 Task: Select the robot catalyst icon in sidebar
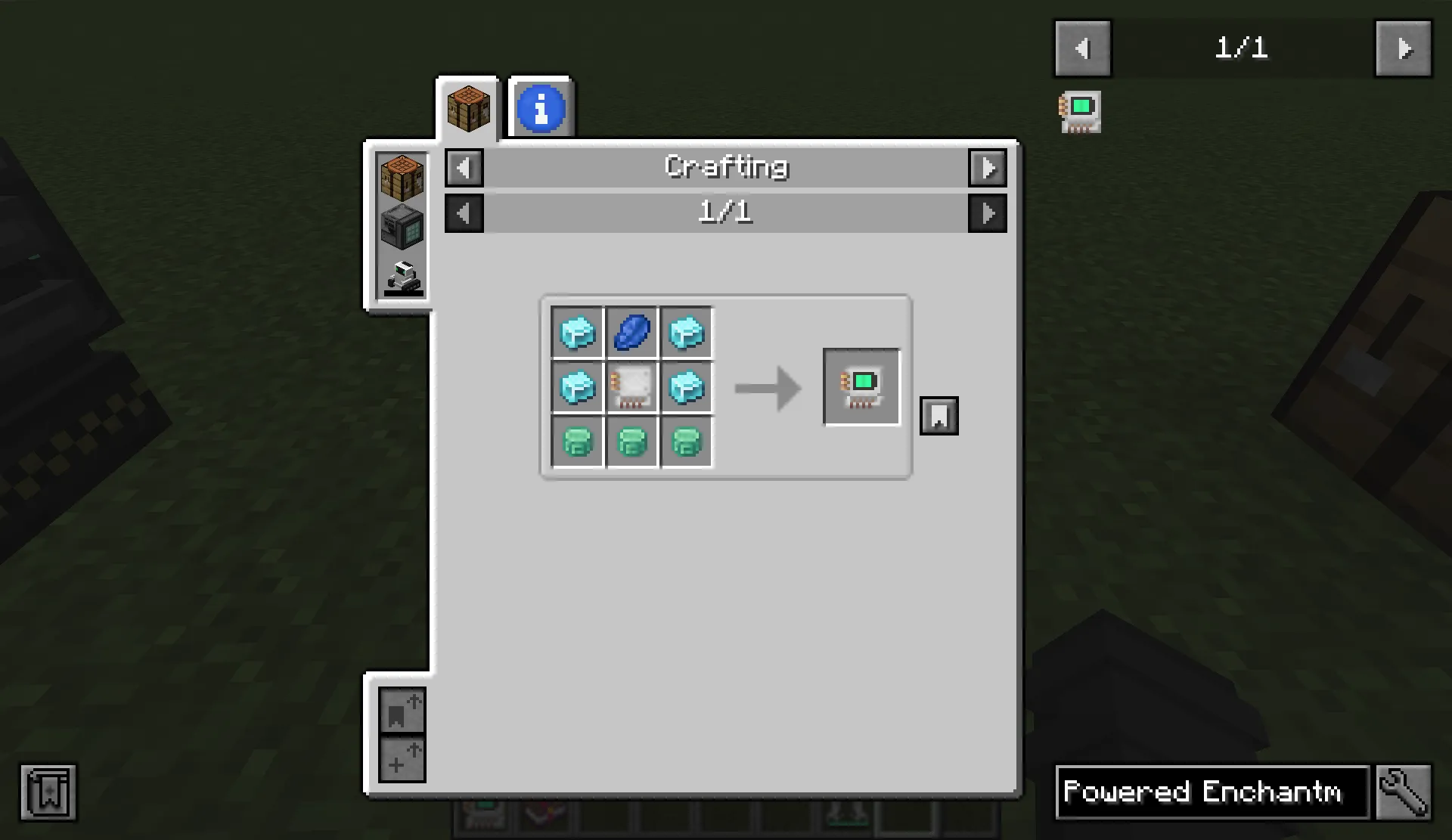coord(401,280)
